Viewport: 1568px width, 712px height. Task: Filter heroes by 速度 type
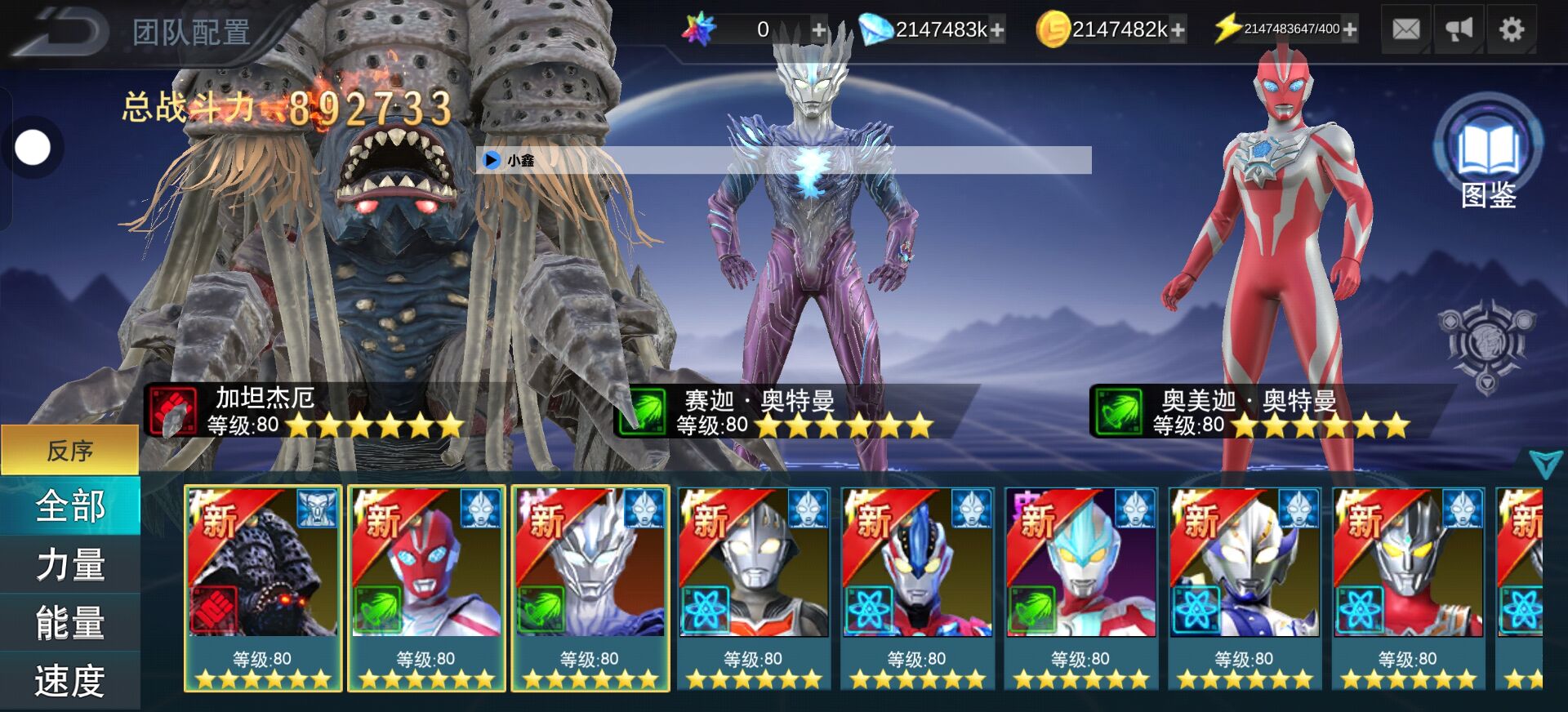coord(70,680)
